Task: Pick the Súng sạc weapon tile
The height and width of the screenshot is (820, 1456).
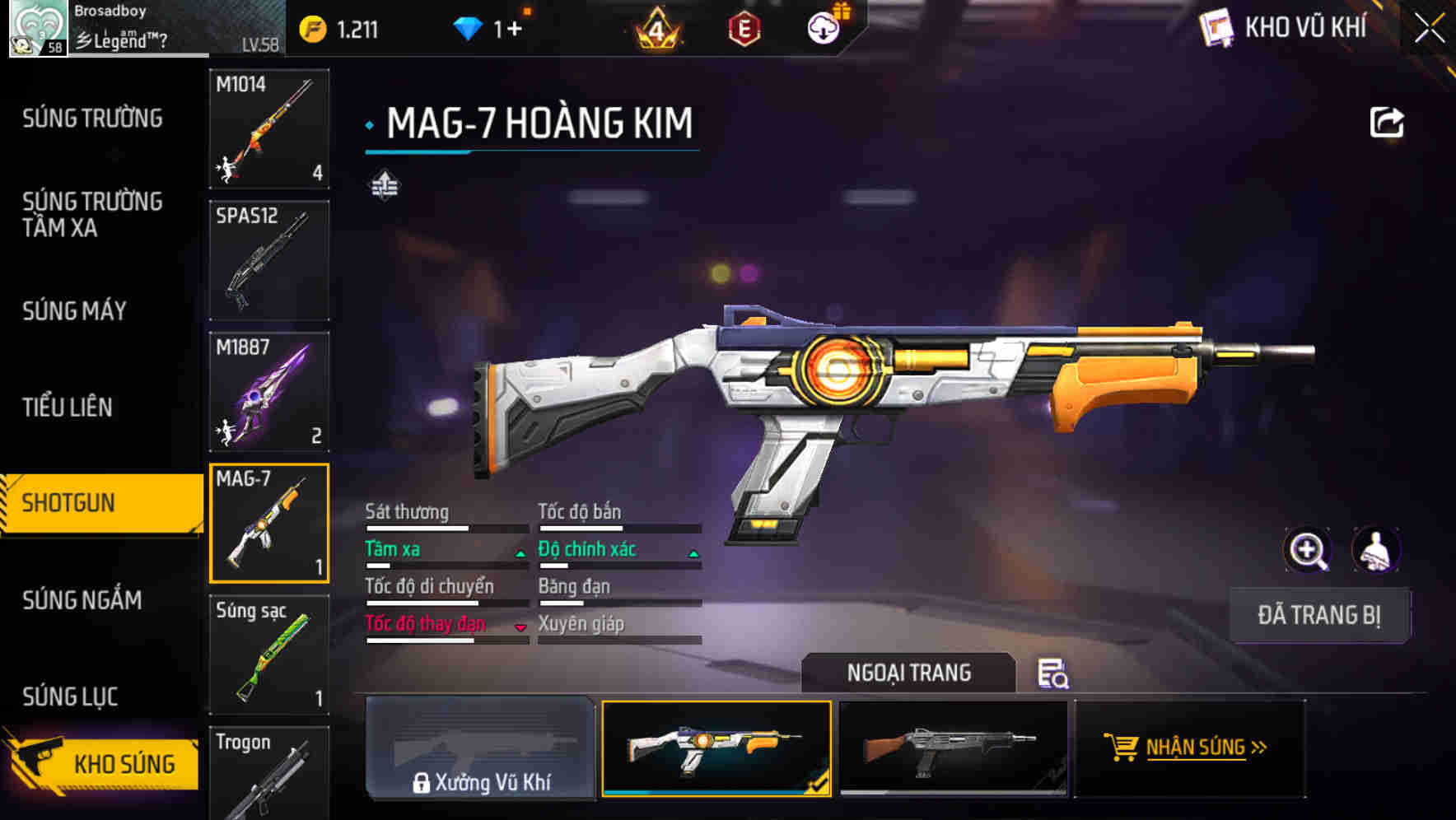Action: click(x=269, y=655)
